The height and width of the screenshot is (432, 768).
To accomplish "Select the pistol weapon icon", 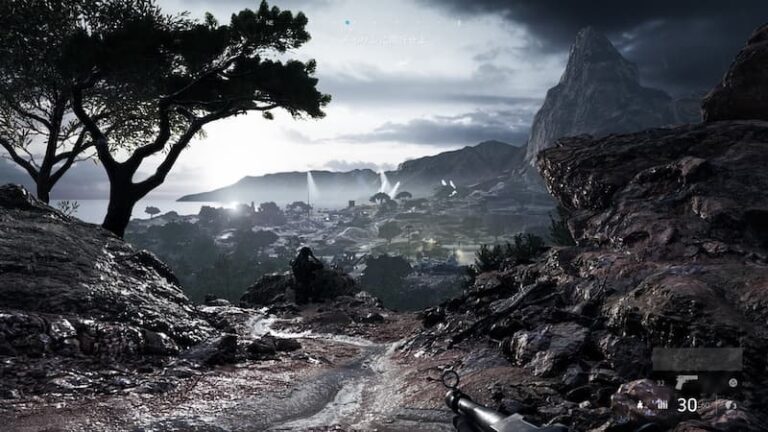I will click(x=686, y=382).
